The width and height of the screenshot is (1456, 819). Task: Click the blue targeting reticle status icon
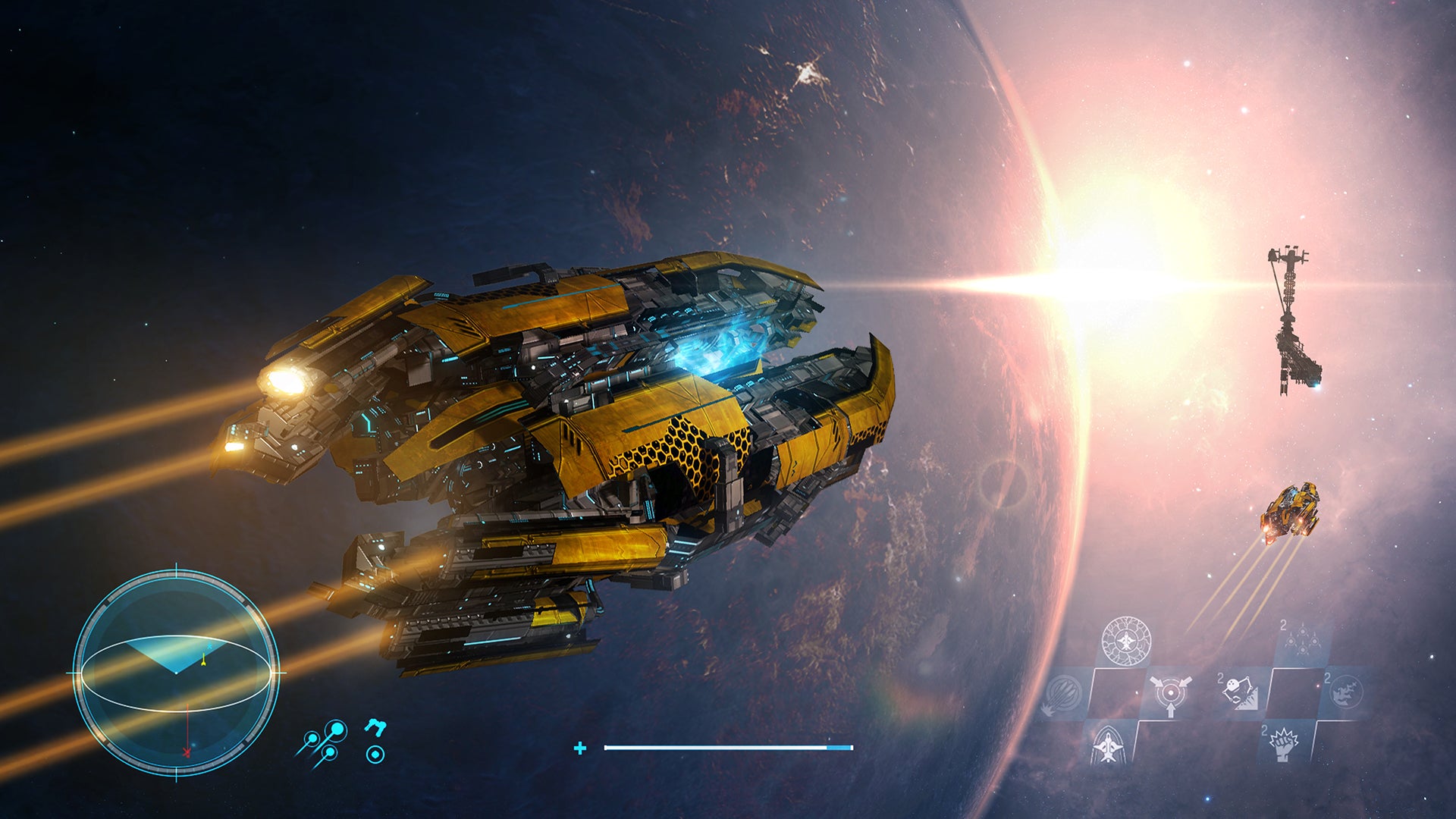[376, 753]
